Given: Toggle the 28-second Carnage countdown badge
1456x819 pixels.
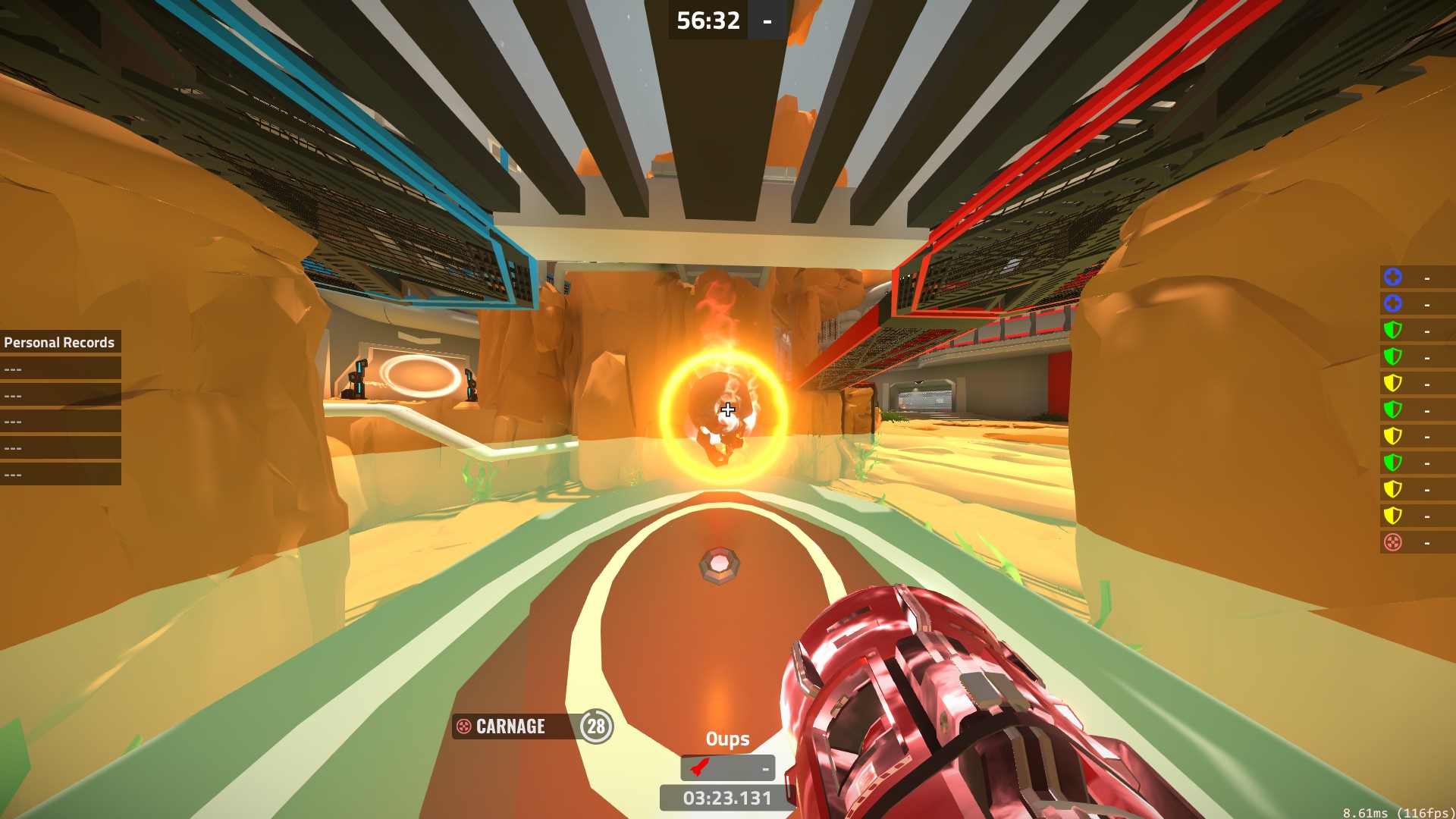Looking at the screenshot, I should [x=596, y=727].
